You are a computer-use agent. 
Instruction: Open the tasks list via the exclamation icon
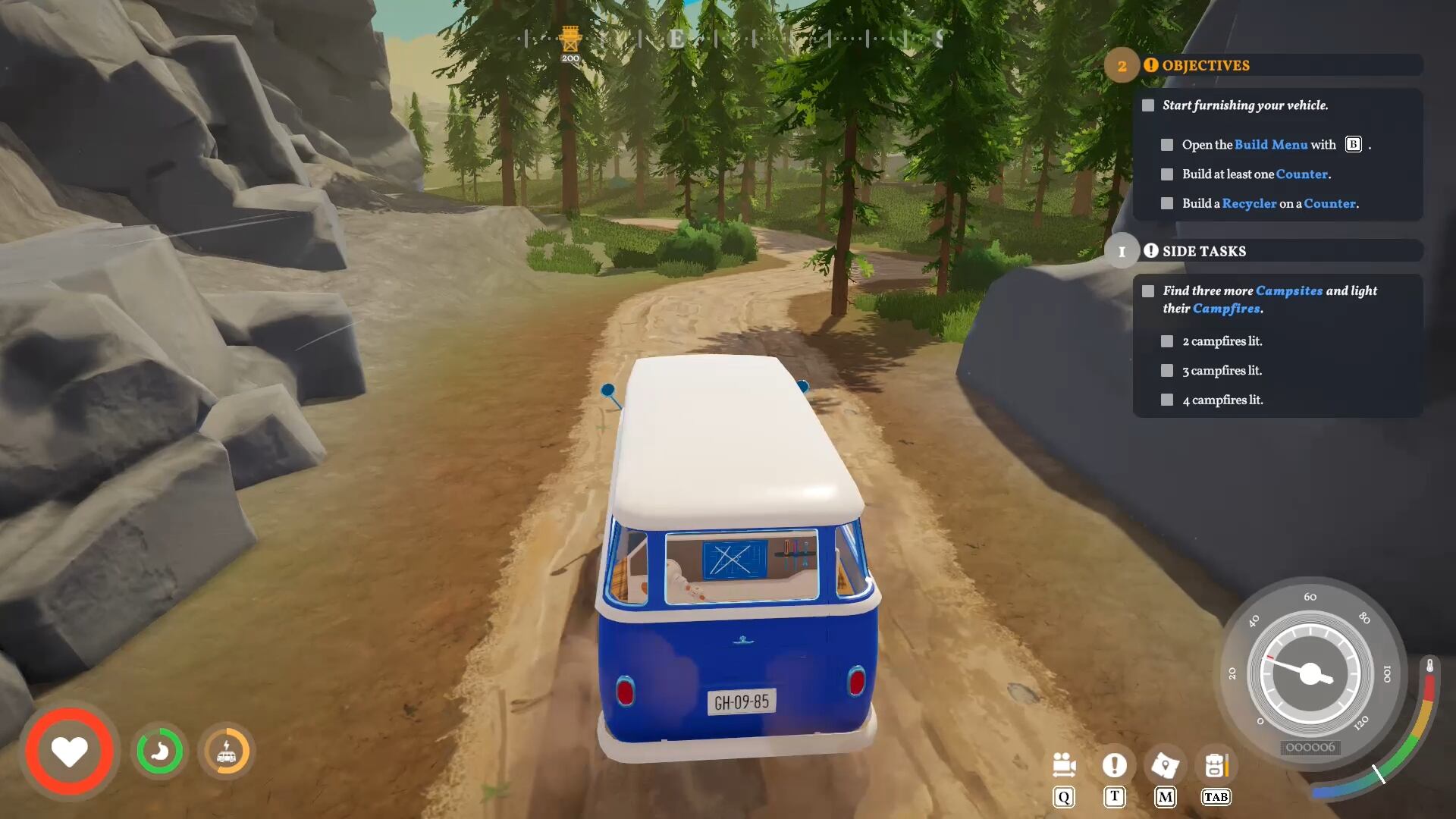point(1114,765)
